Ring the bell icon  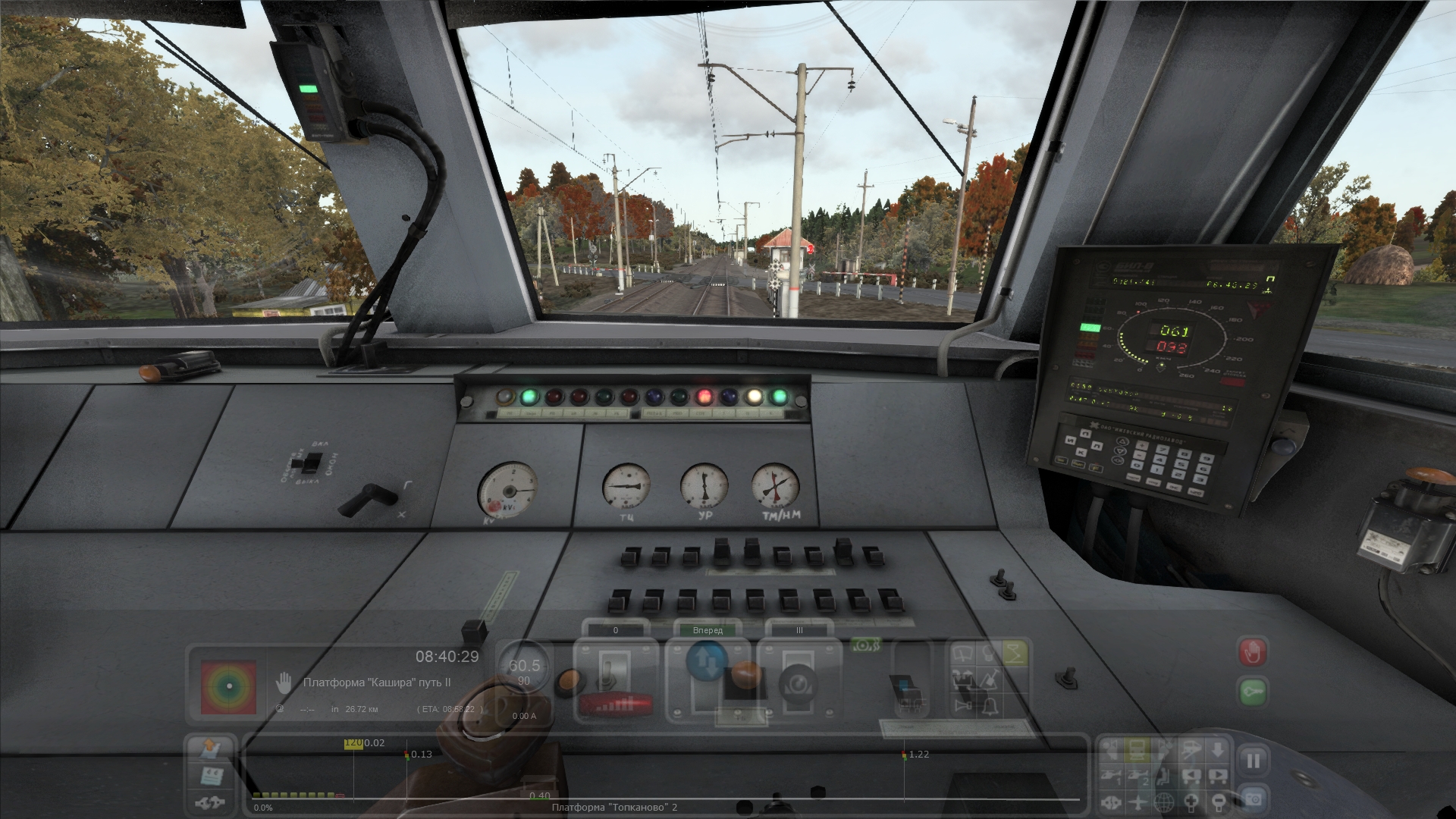[990, 707]
